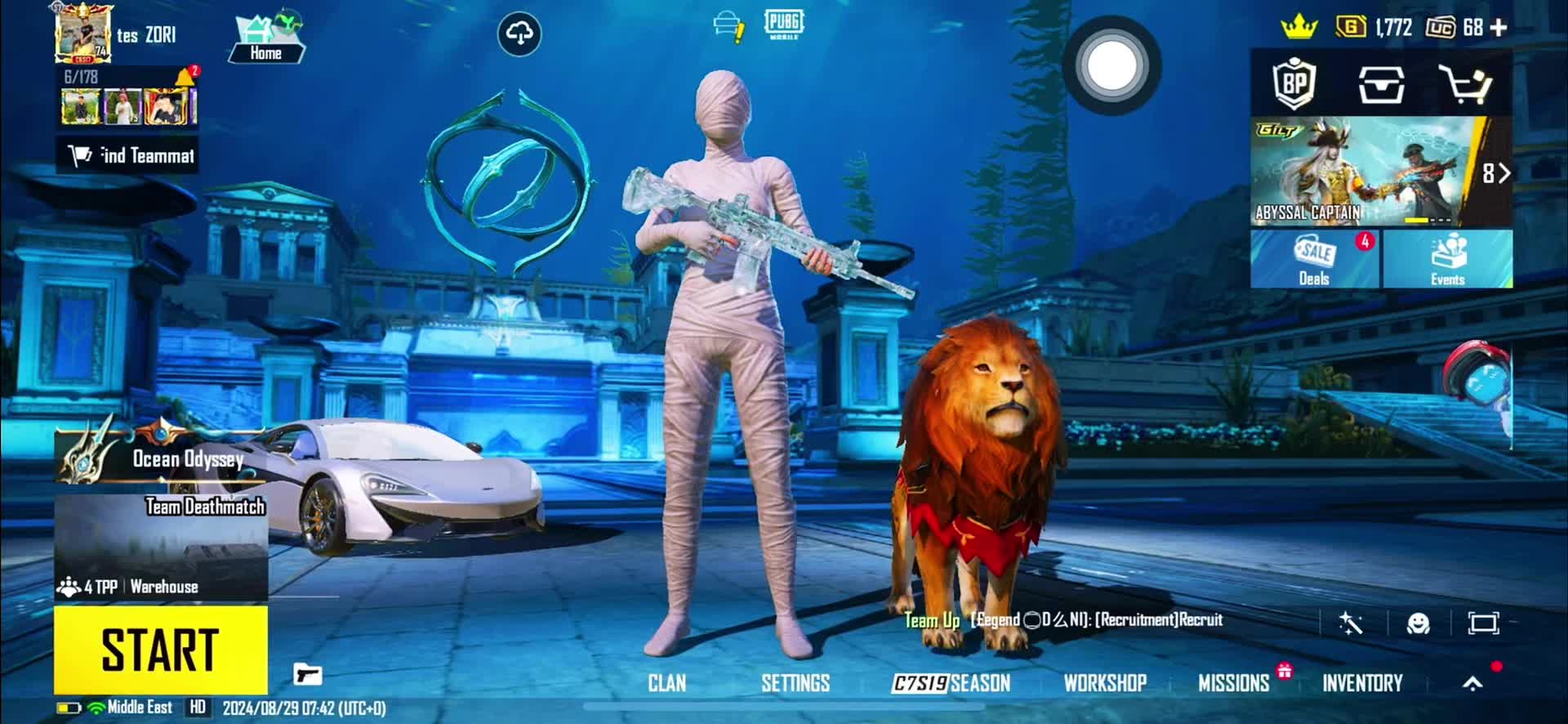Open the cloud download icon

[519, 34]
